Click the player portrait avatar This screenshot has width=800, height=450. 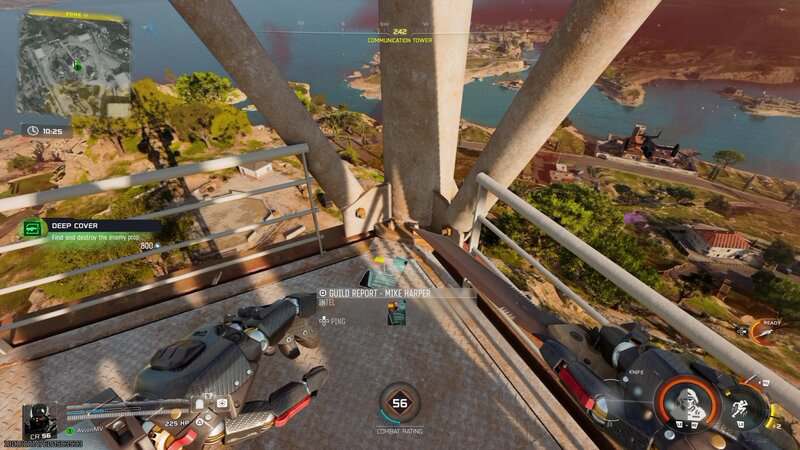[x=39, y=420]
